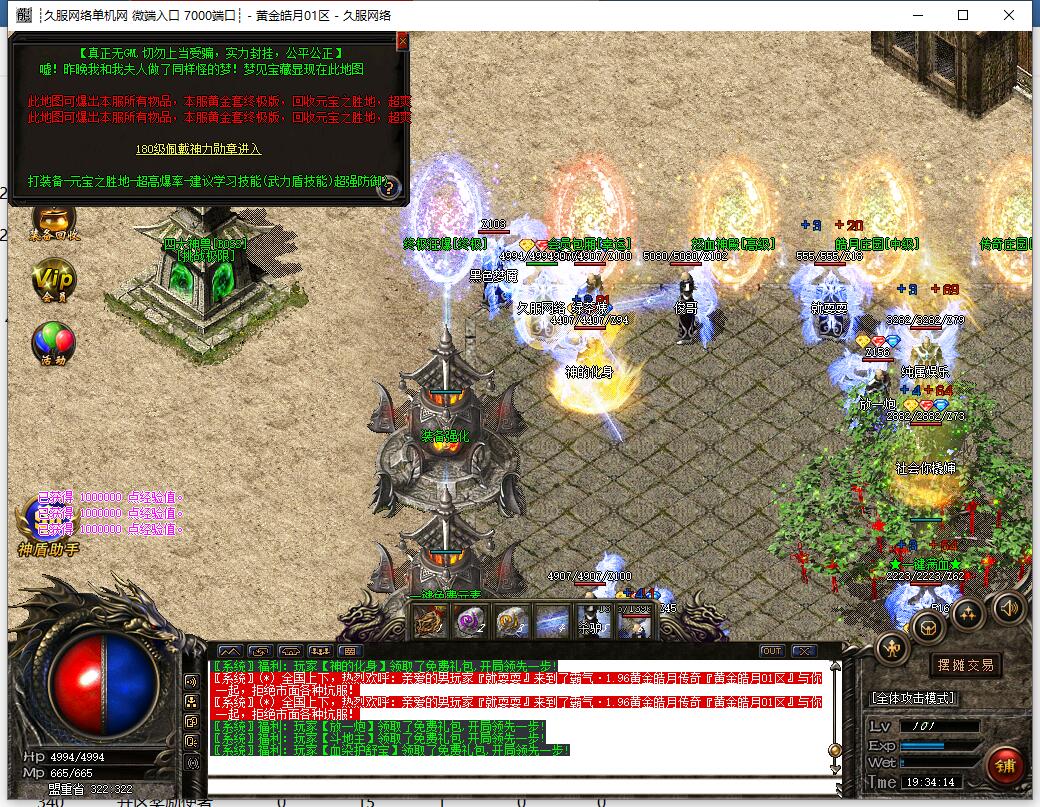Open the 装备回收 equipment recycle icon
Image resolution: width=1040 pixels, height=807 pixels.
53,222
